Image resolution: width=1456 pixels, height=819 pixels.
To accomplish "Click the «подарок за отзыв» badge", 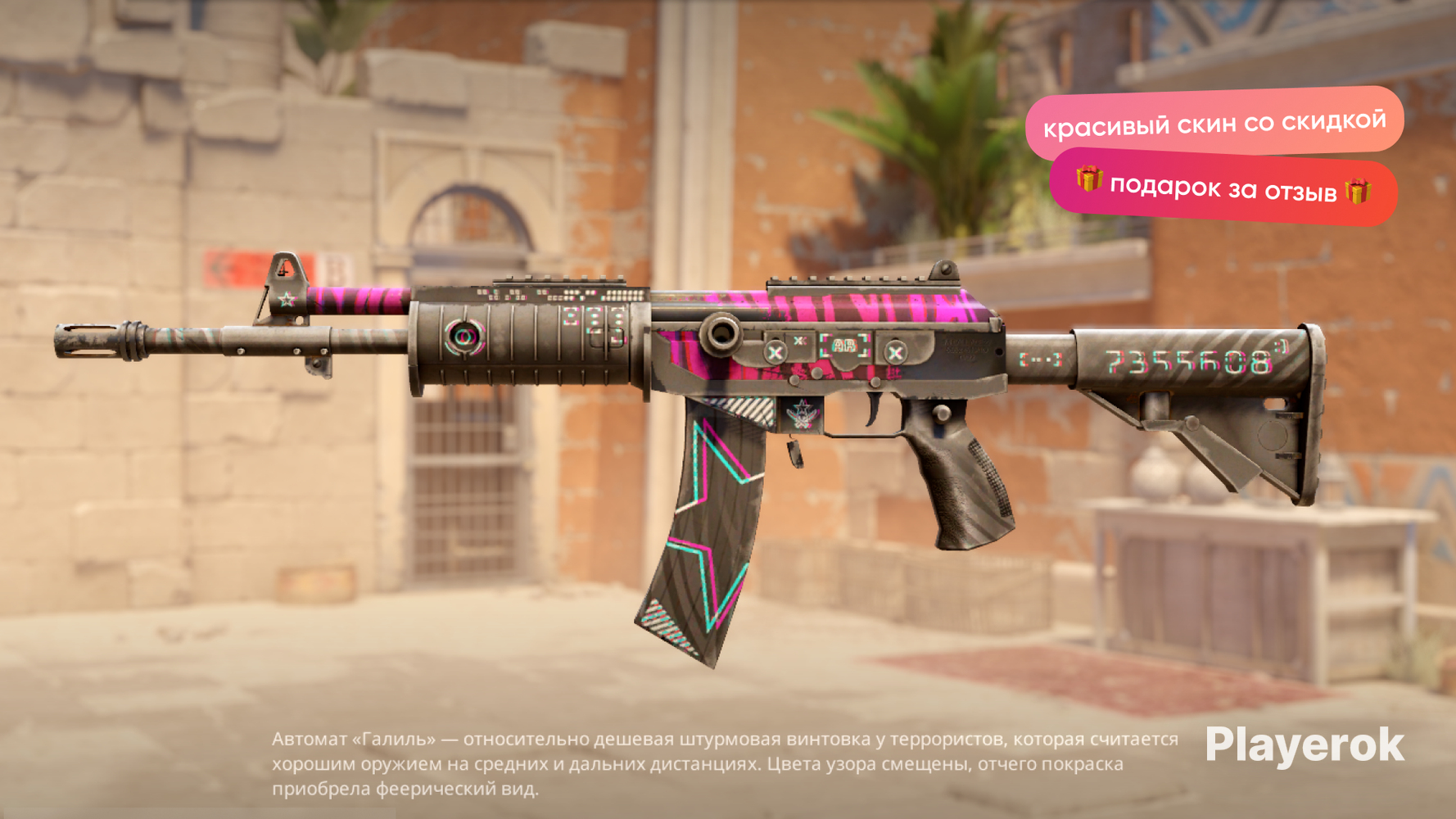I will point(1223,188).
